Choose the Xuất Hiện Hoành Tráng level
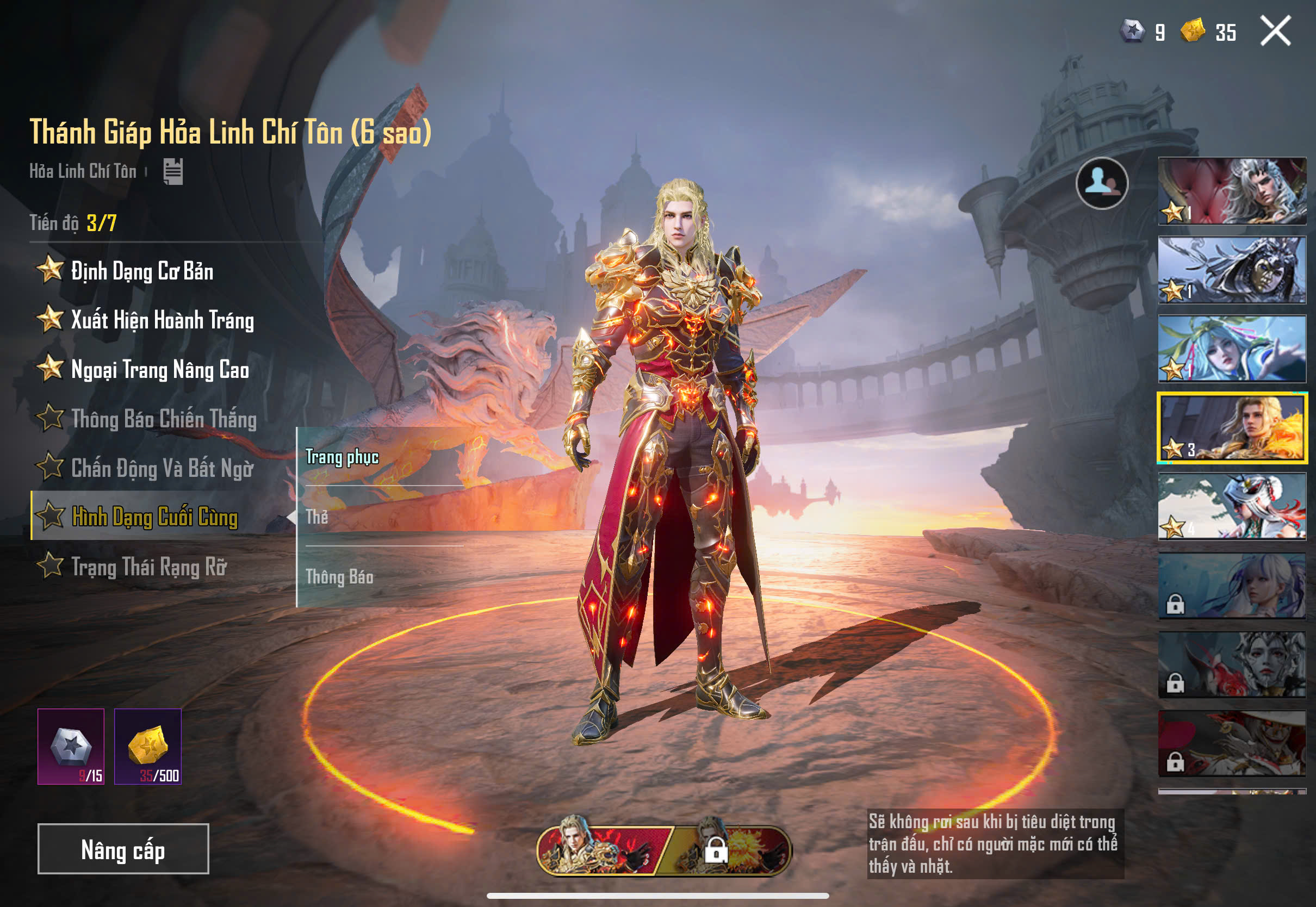The width and height of the screenshot is (1316, 907). click(162, 320)
